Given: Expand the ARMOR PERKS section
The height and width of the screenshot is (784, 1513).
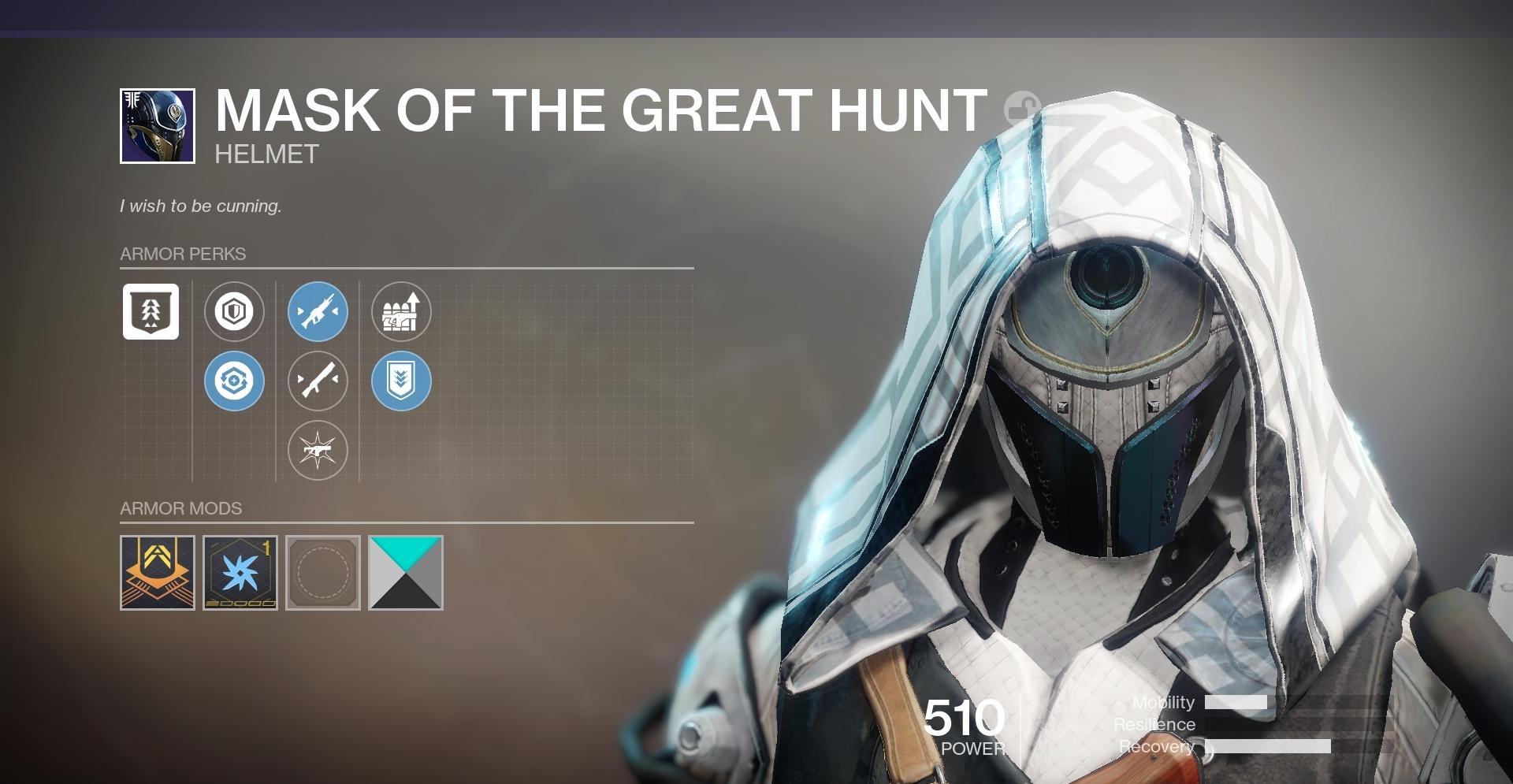Looking at the screenshot, I should pyautogui.click(x=182, y=254).
